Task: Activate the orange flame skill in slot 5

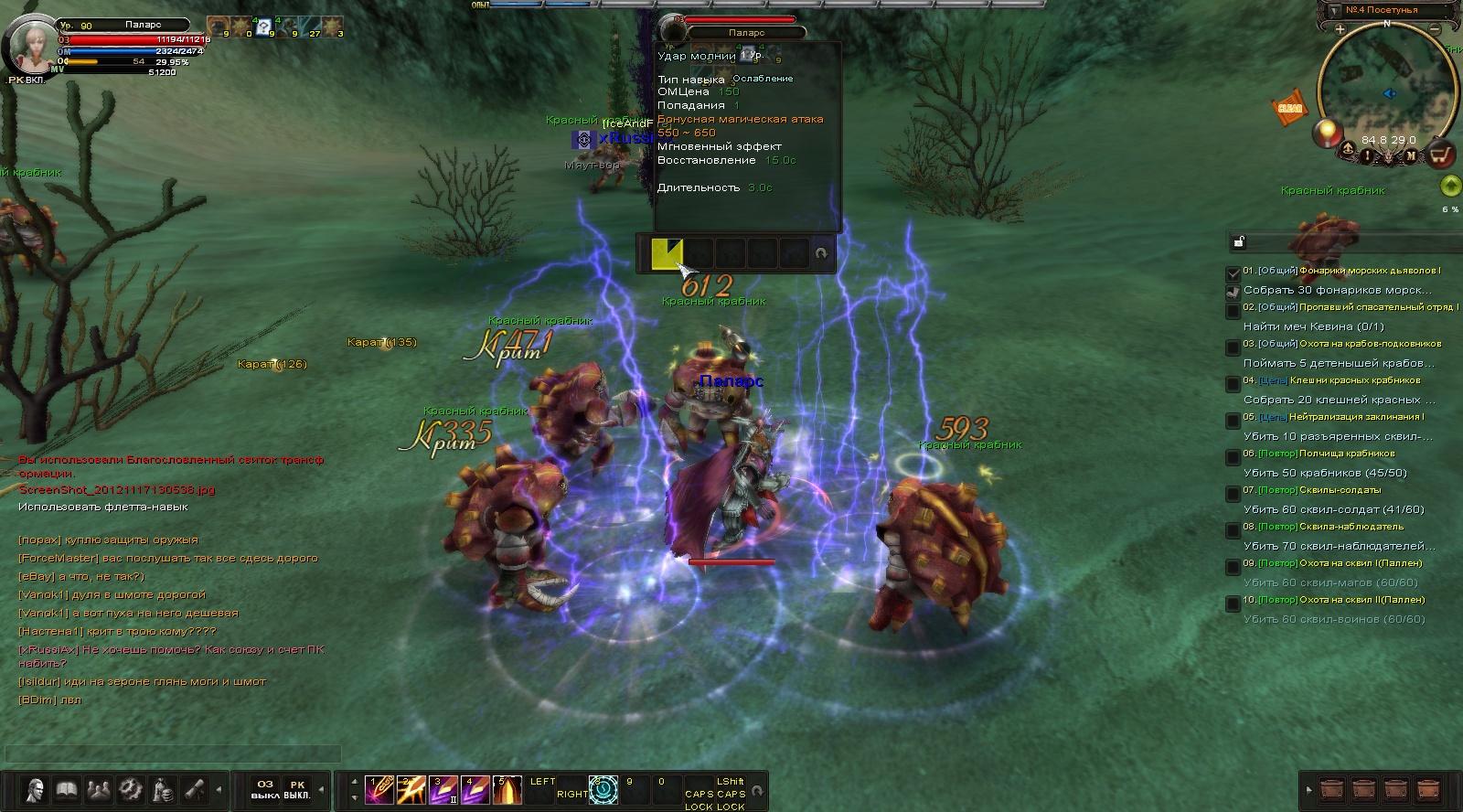Action: point(507,789)
